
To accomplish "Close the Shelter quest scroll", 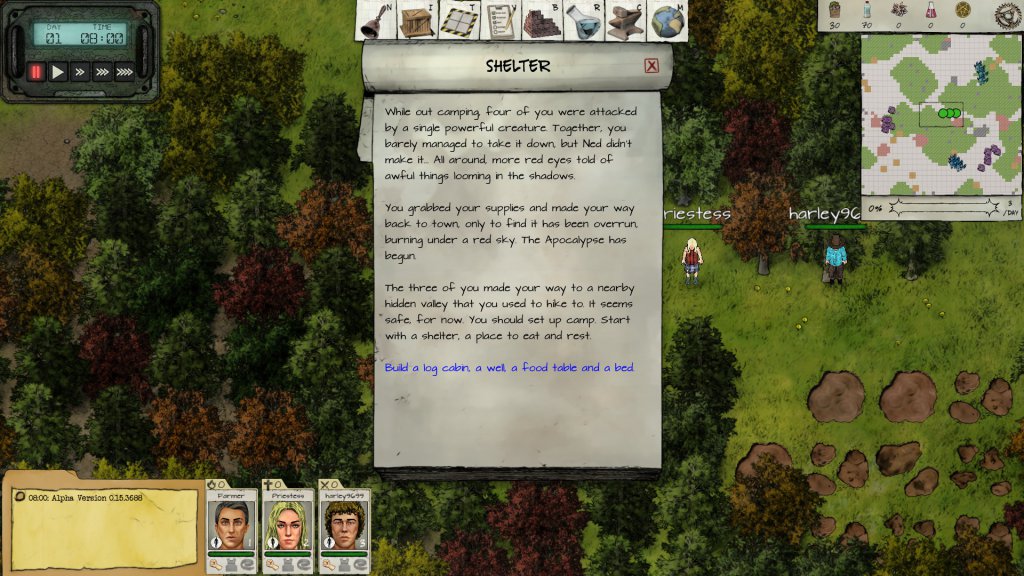I will [651, 66].
